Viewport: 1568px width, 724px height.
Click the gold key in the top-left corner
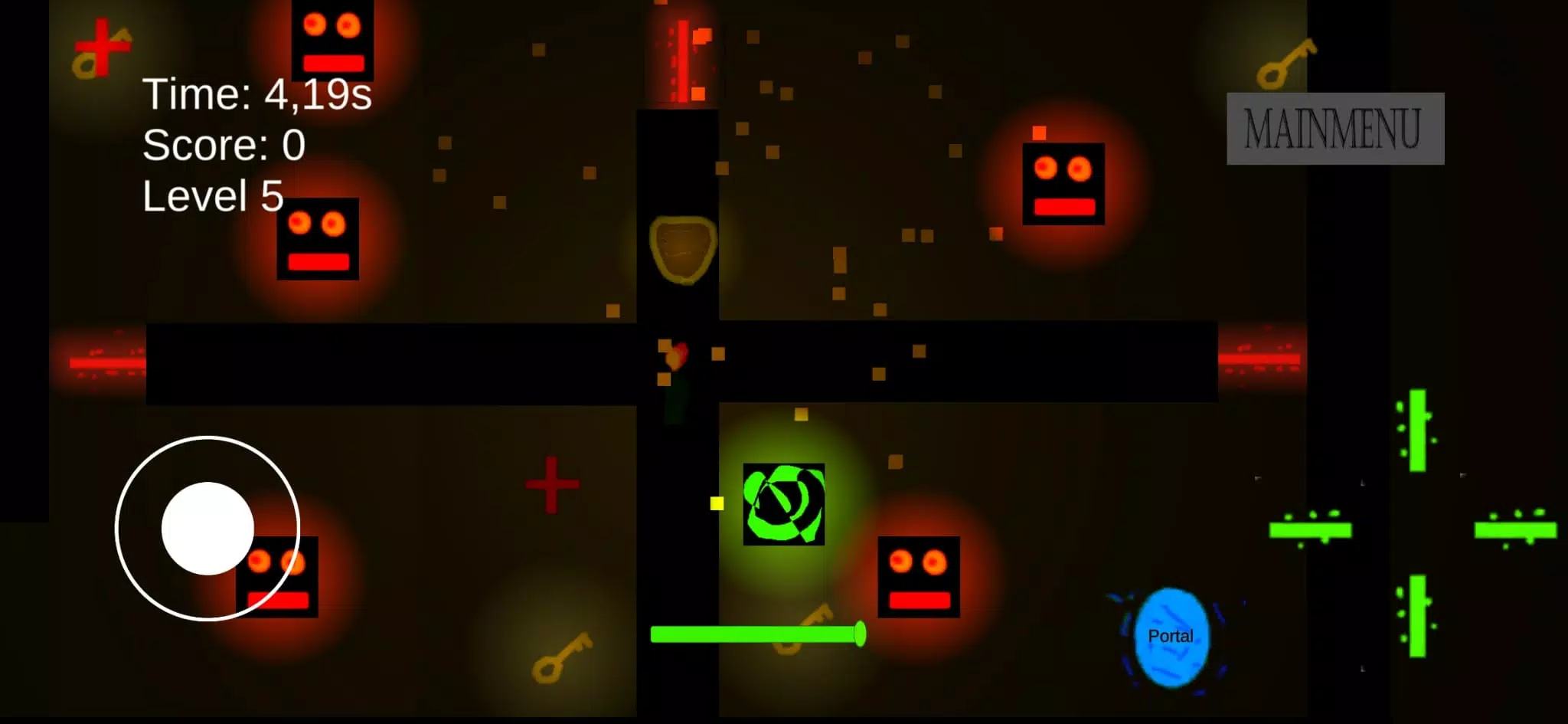84,61
